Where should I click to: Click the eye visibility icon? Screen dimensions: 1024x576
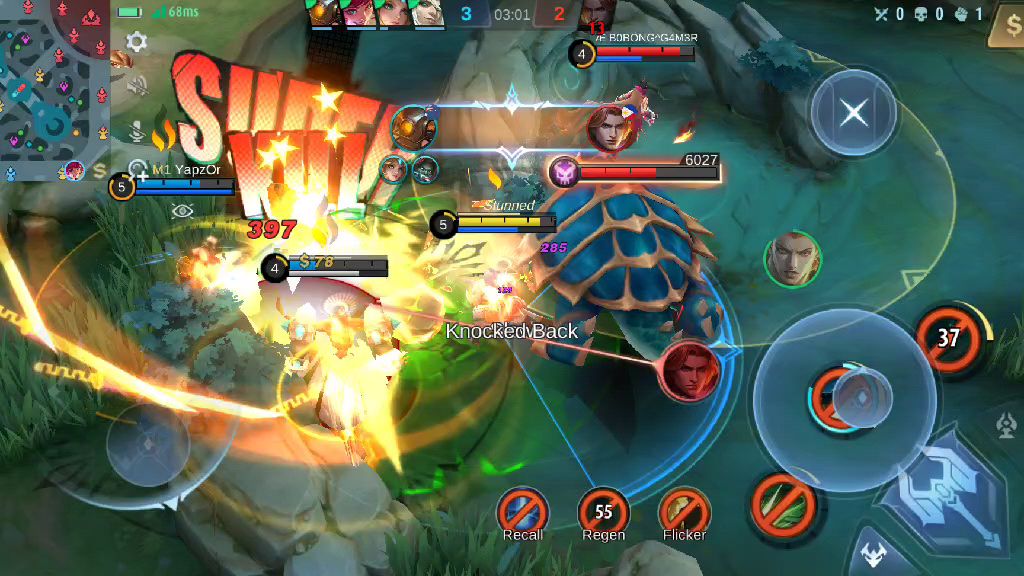(x=182, y=210)
